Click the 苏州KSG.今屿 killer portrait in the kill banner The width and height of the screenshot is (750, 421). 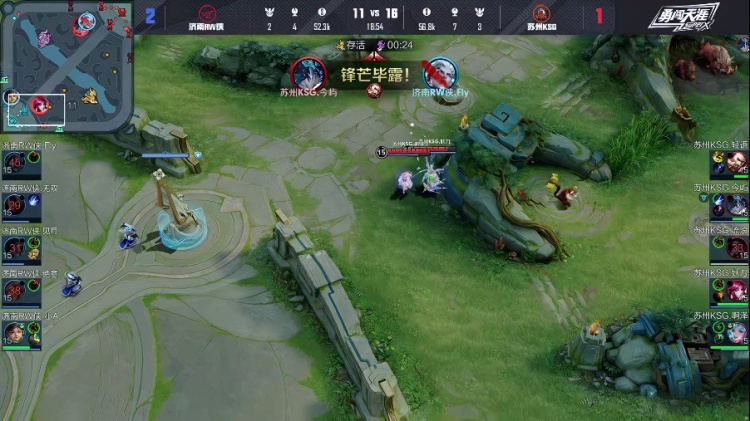coord(309,72)
